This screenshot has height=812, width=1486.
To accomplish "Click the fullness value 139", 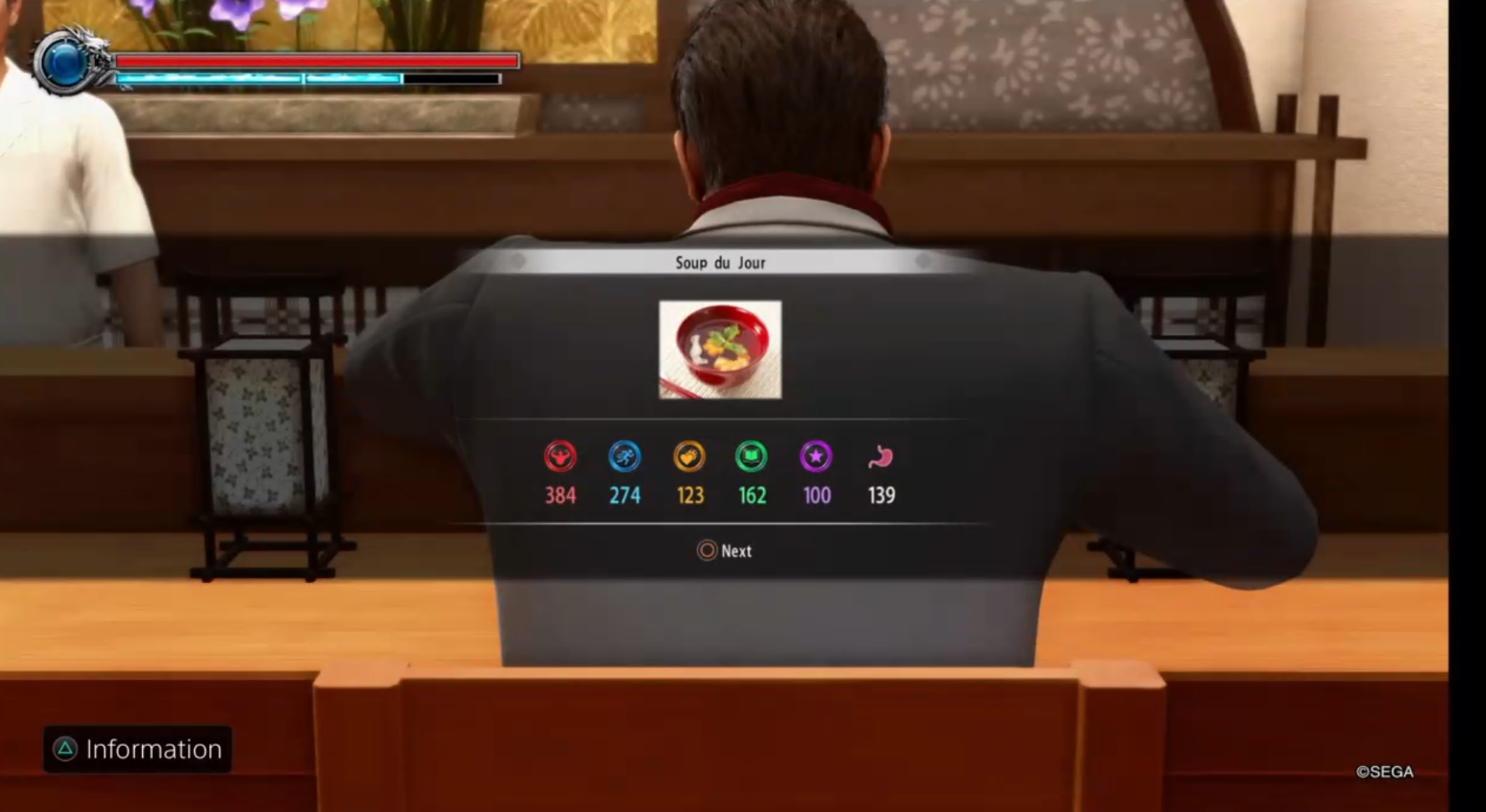I will pos(880,495).
